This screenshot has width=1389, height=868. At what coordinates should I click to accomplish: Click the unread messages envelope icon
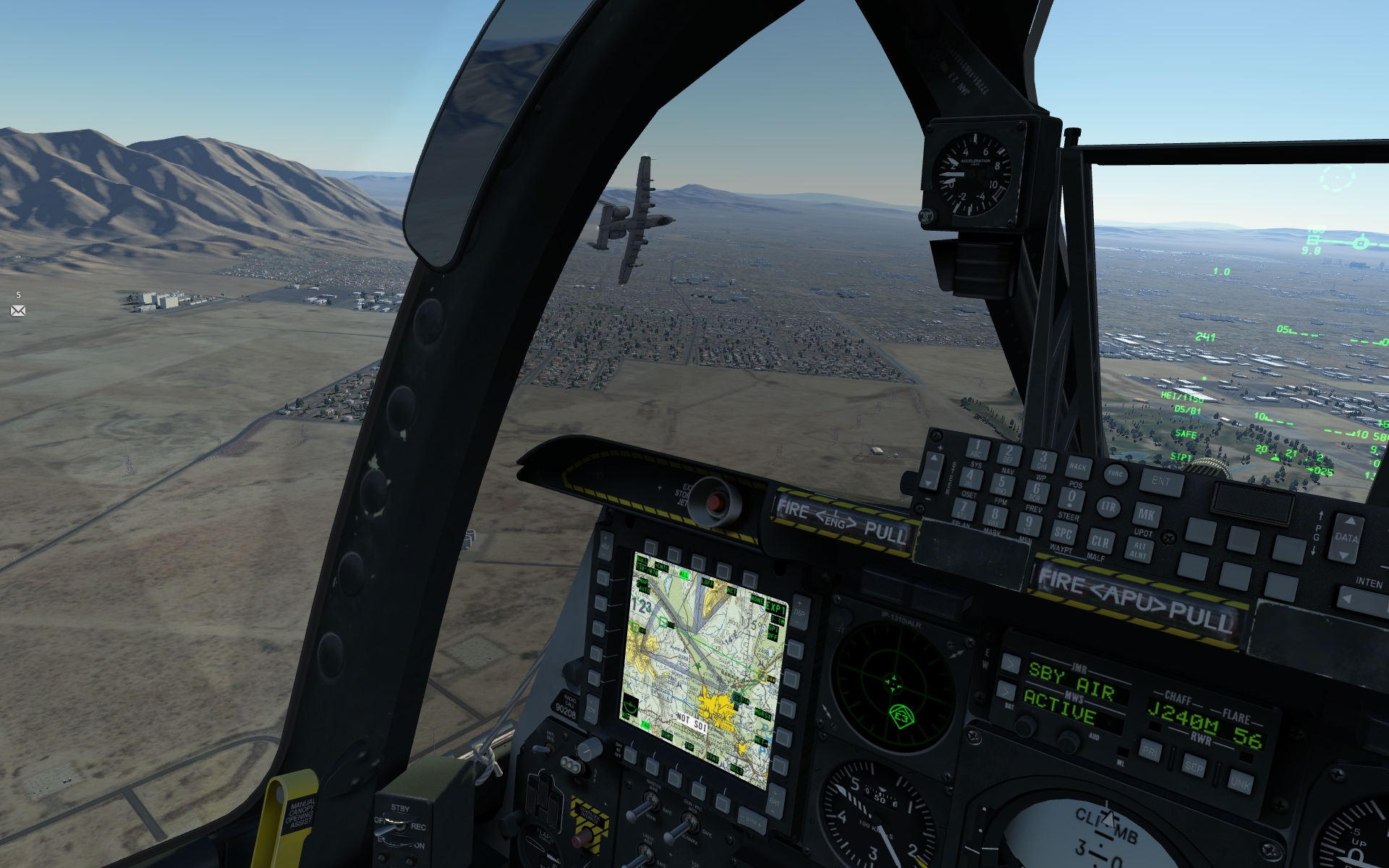18,311
